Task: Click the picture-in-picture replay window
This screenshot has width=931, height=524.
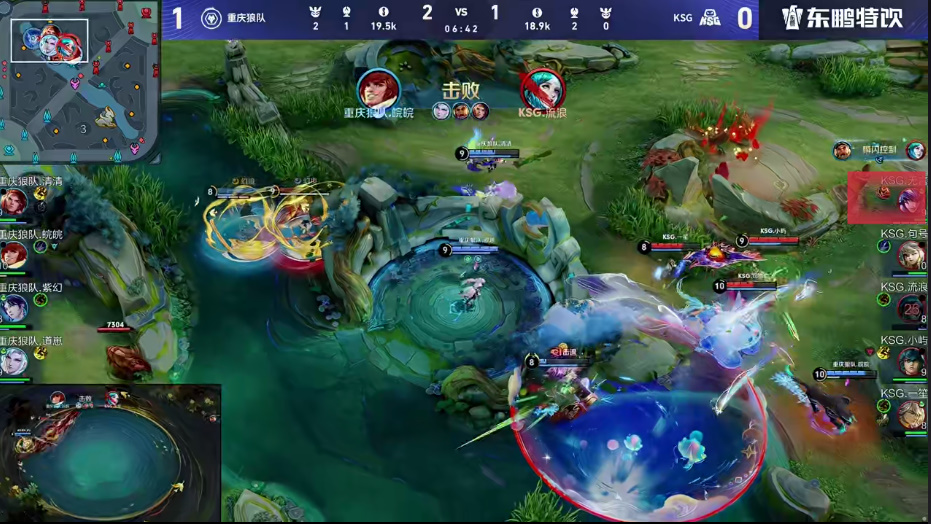Action: tap(110, 454)
